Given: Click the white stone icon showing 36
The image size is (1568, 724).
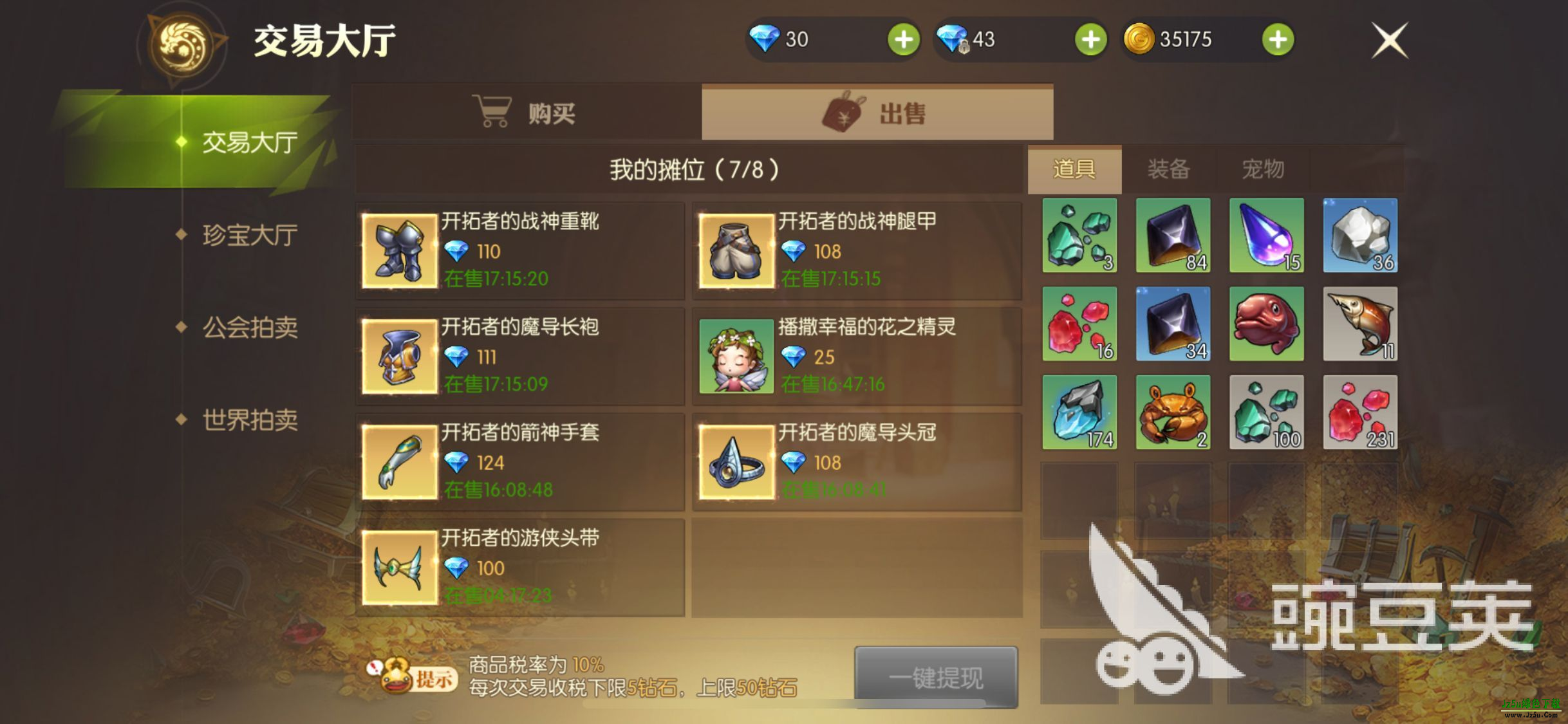Looking at the screenshot, I should click(1359, 237).
